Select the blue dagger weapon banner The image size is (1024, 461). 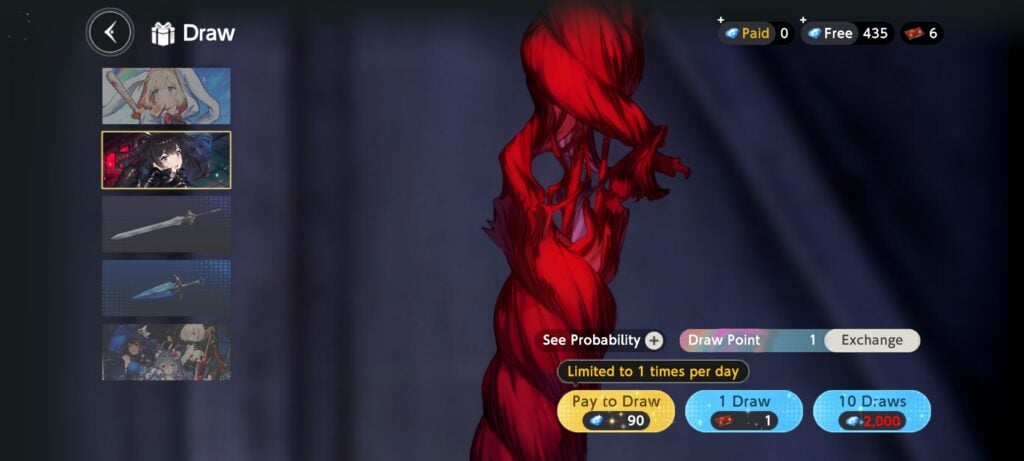(166, 288)
